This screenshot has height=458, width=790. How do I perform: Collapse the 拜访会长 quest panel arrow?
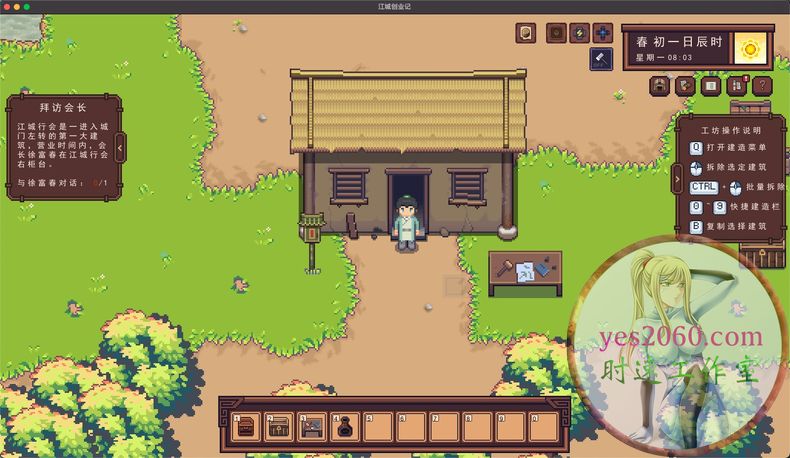click(120, 148)
